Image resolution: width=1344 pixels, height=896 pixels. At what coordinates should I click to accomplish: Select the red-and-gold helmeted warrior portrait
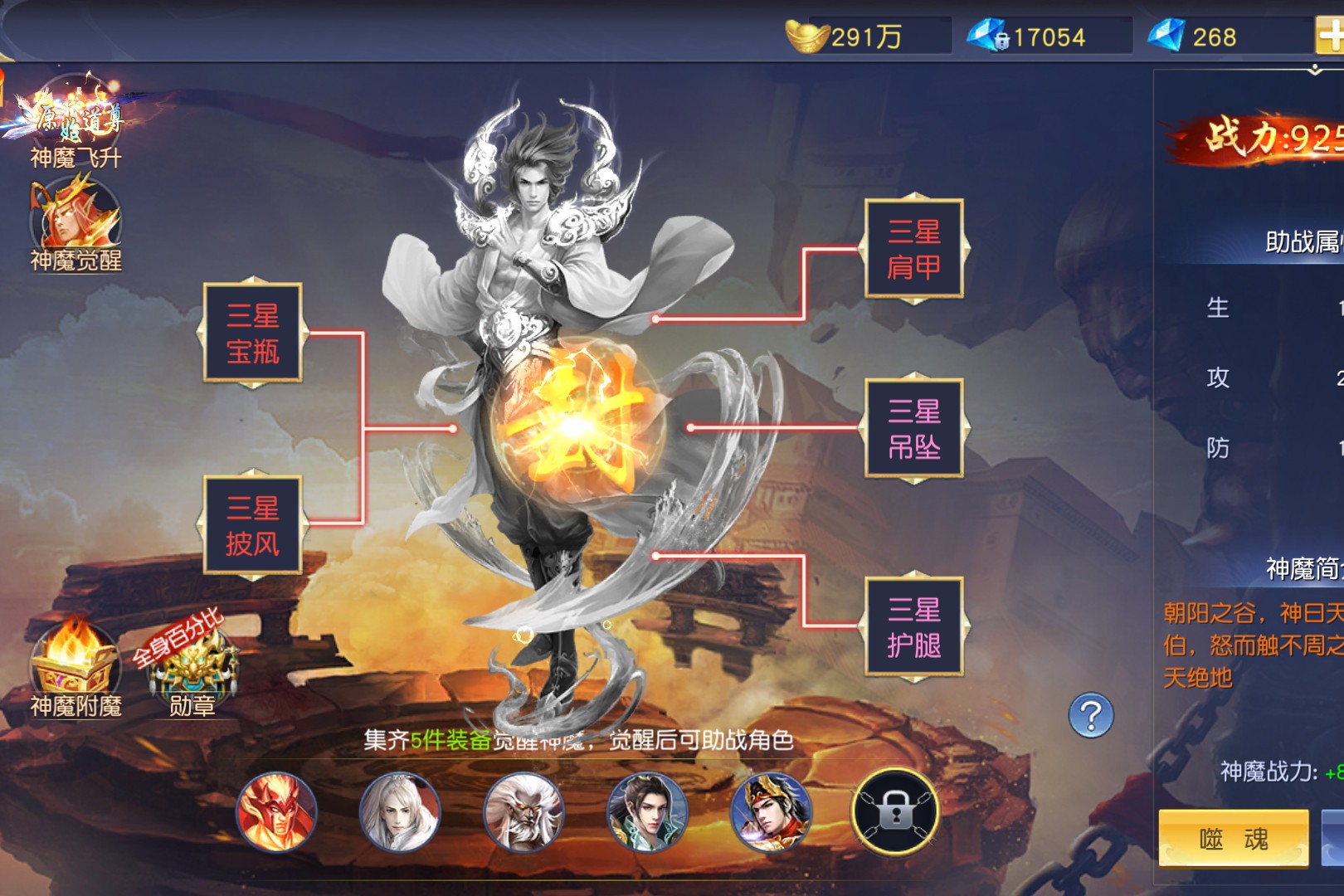(x=771, y=812)
